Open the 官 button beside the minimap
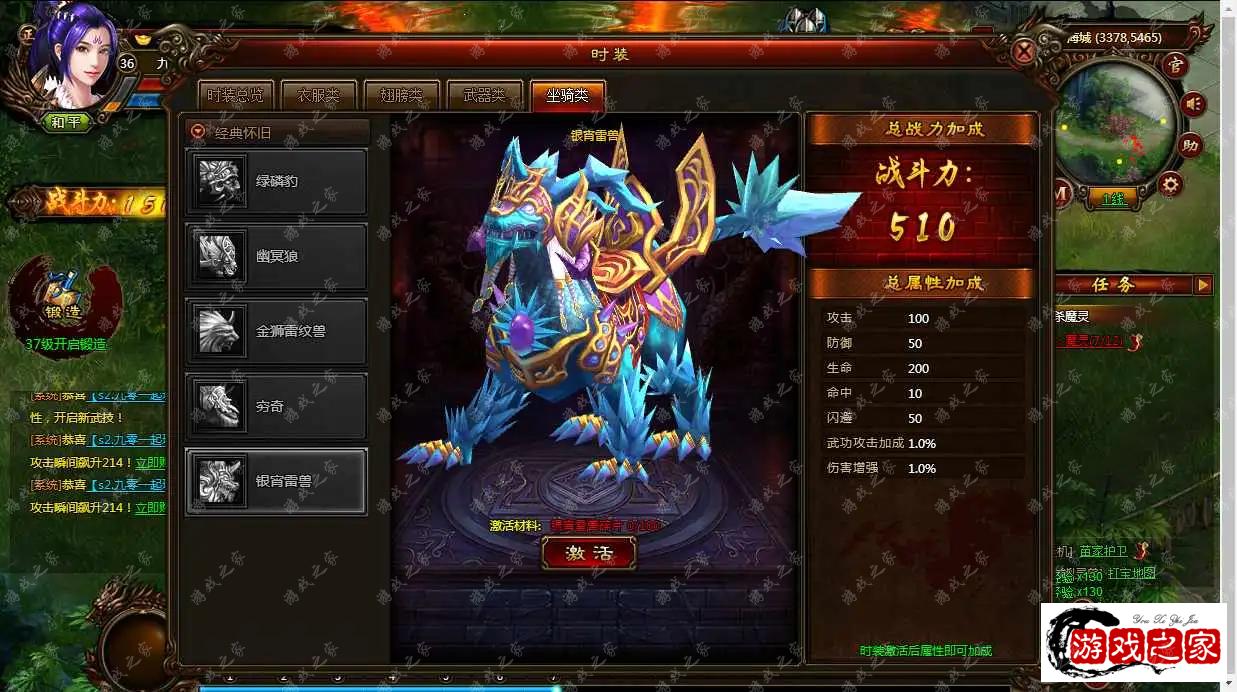This screenshot has width=1237, height=692. 1177,66
